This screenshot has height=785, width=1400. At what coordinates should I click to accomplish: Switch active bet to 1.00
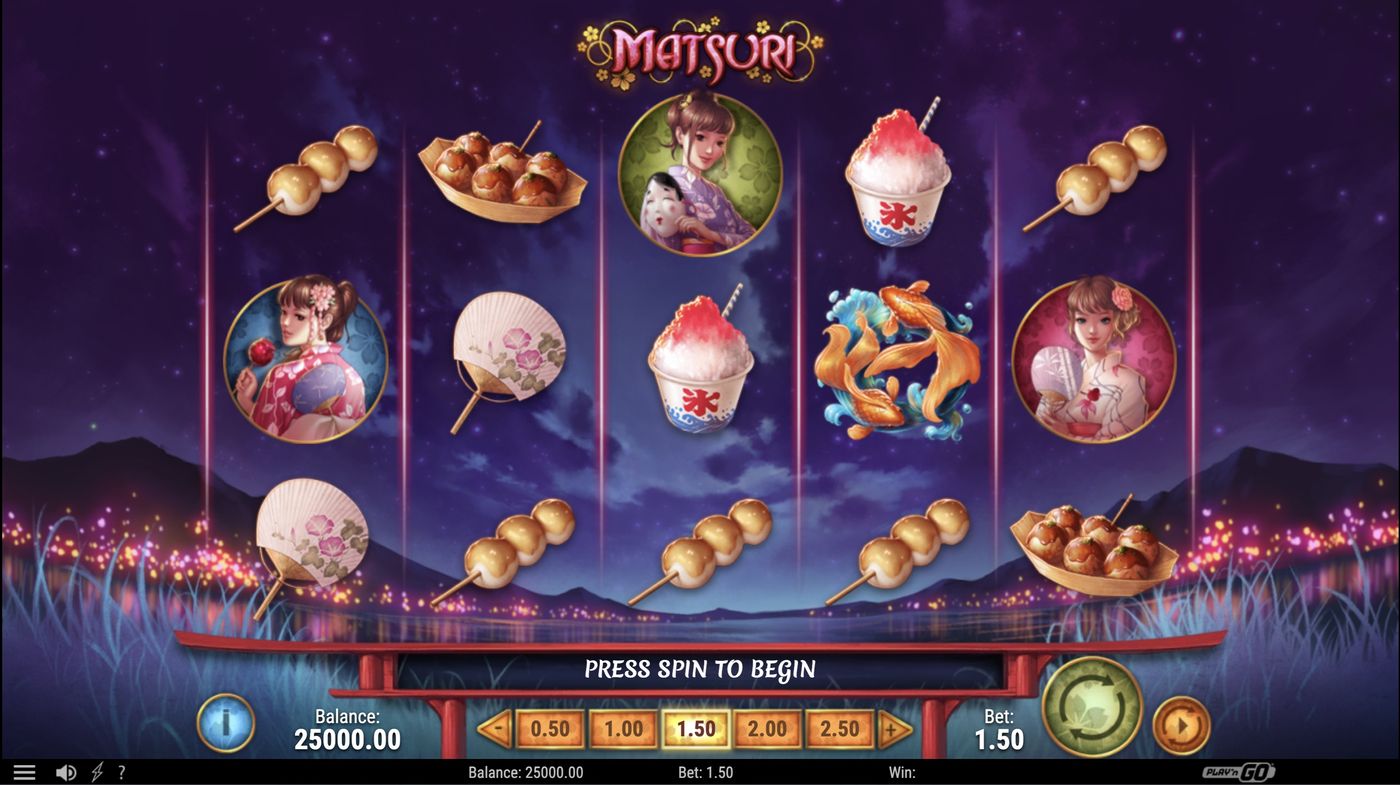point(621,729)
